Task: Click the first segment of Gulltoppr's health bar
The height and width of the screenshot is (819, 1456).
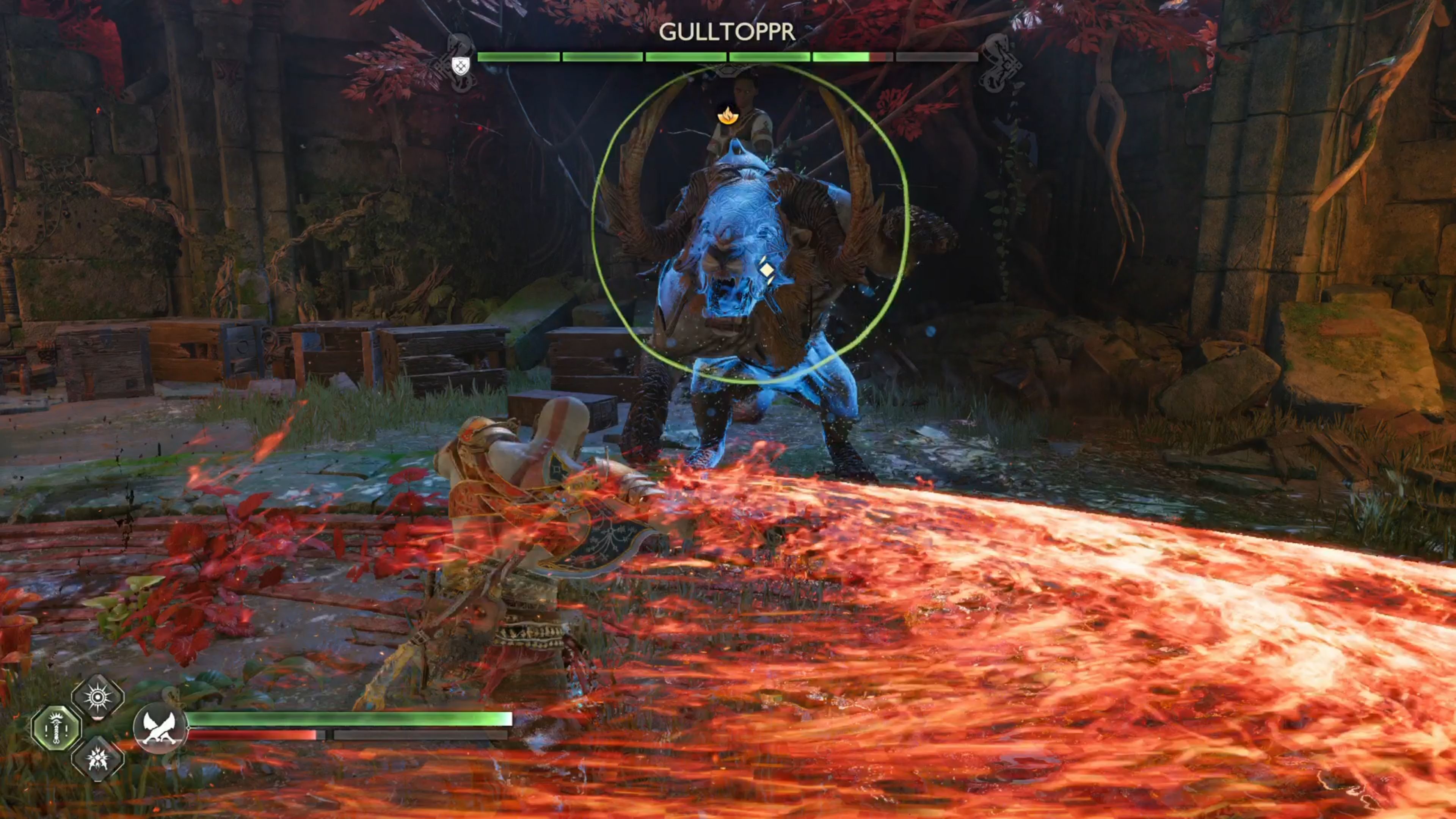Action: 518,56
